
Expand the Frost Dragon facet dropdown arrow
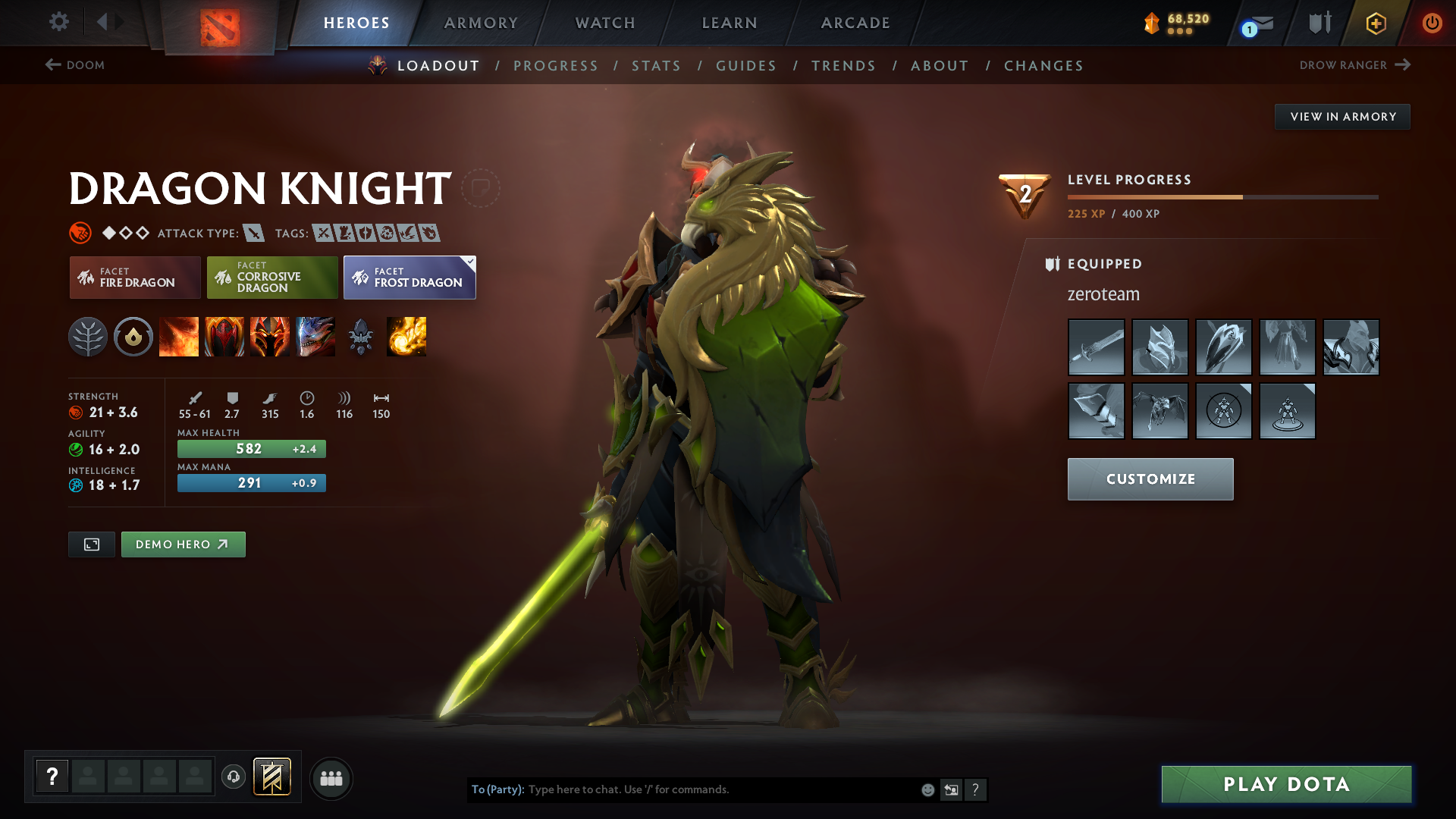[470, 261]
